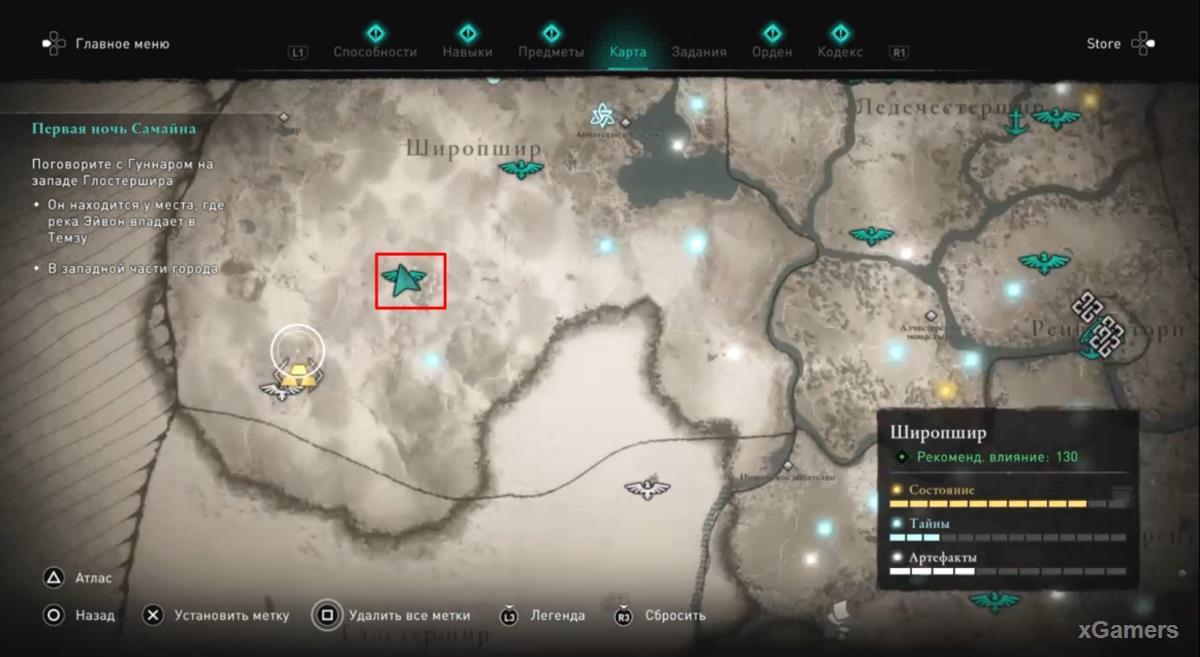Open the Легенда map legend
The image size is (1200, 657).
pos(557,616)
